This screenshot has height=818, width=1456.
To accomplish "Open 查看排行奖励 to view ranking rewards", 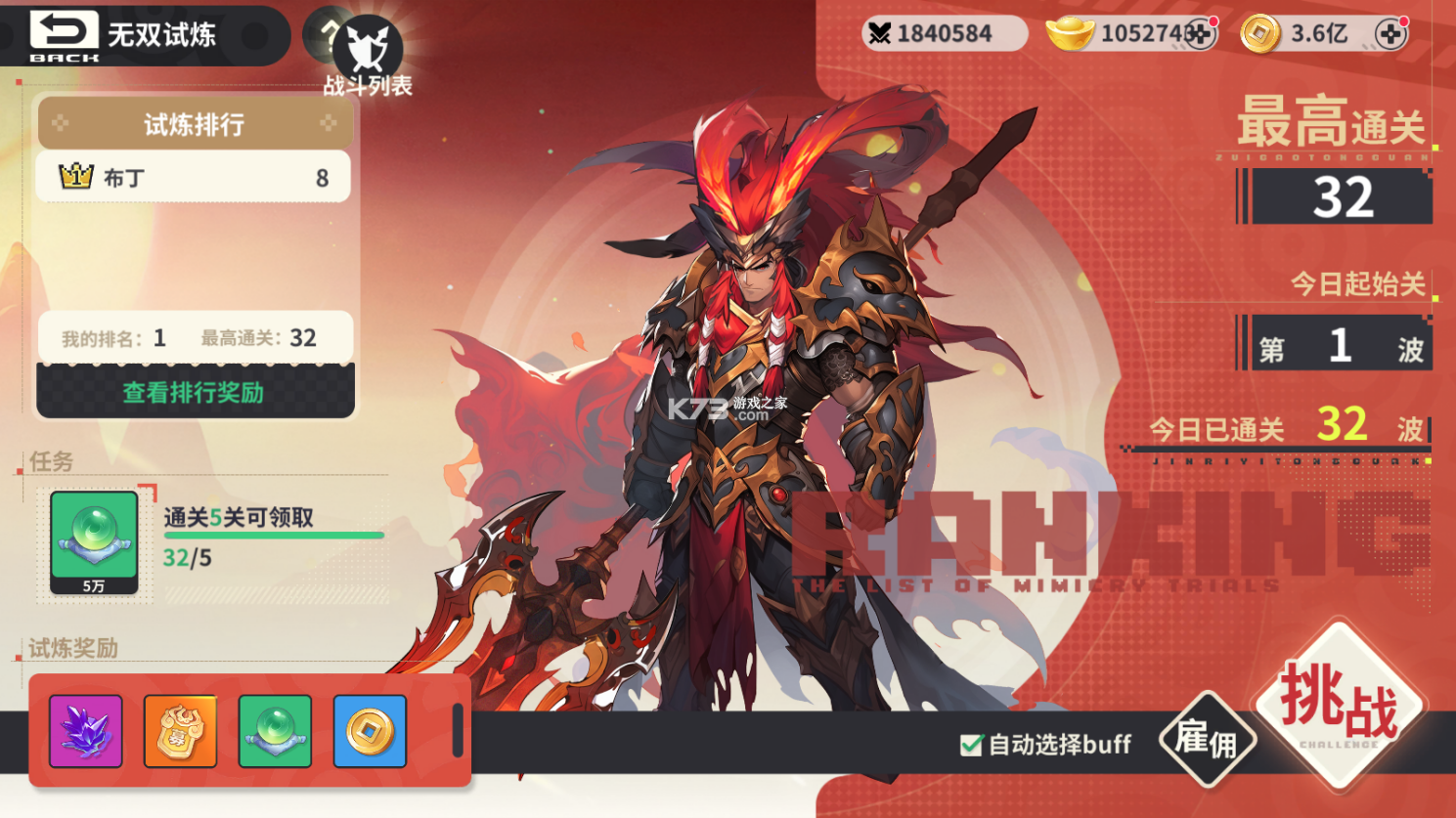I will pyautogui.click(x=193, y=390).
